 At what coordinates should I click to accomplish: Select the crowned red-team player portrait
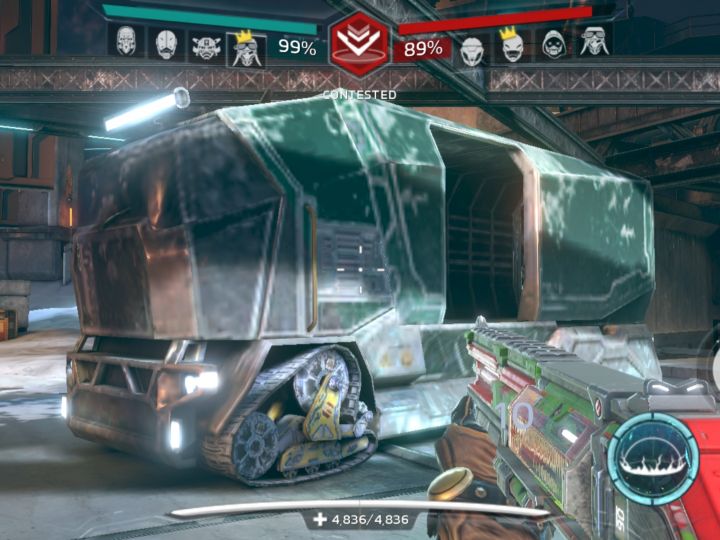click(x=513, y=46)
